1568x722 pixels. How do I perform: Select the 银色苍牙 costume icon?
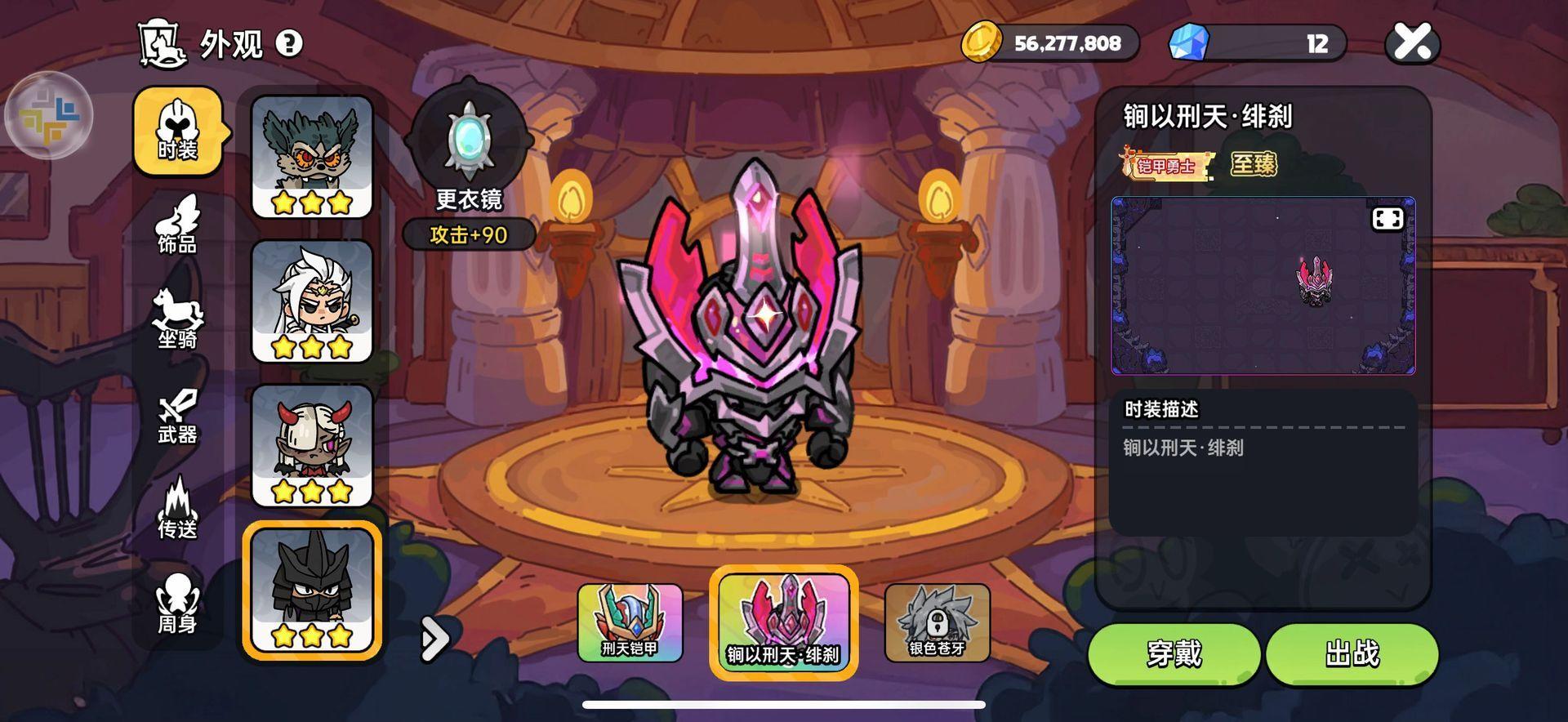[938, 622]
